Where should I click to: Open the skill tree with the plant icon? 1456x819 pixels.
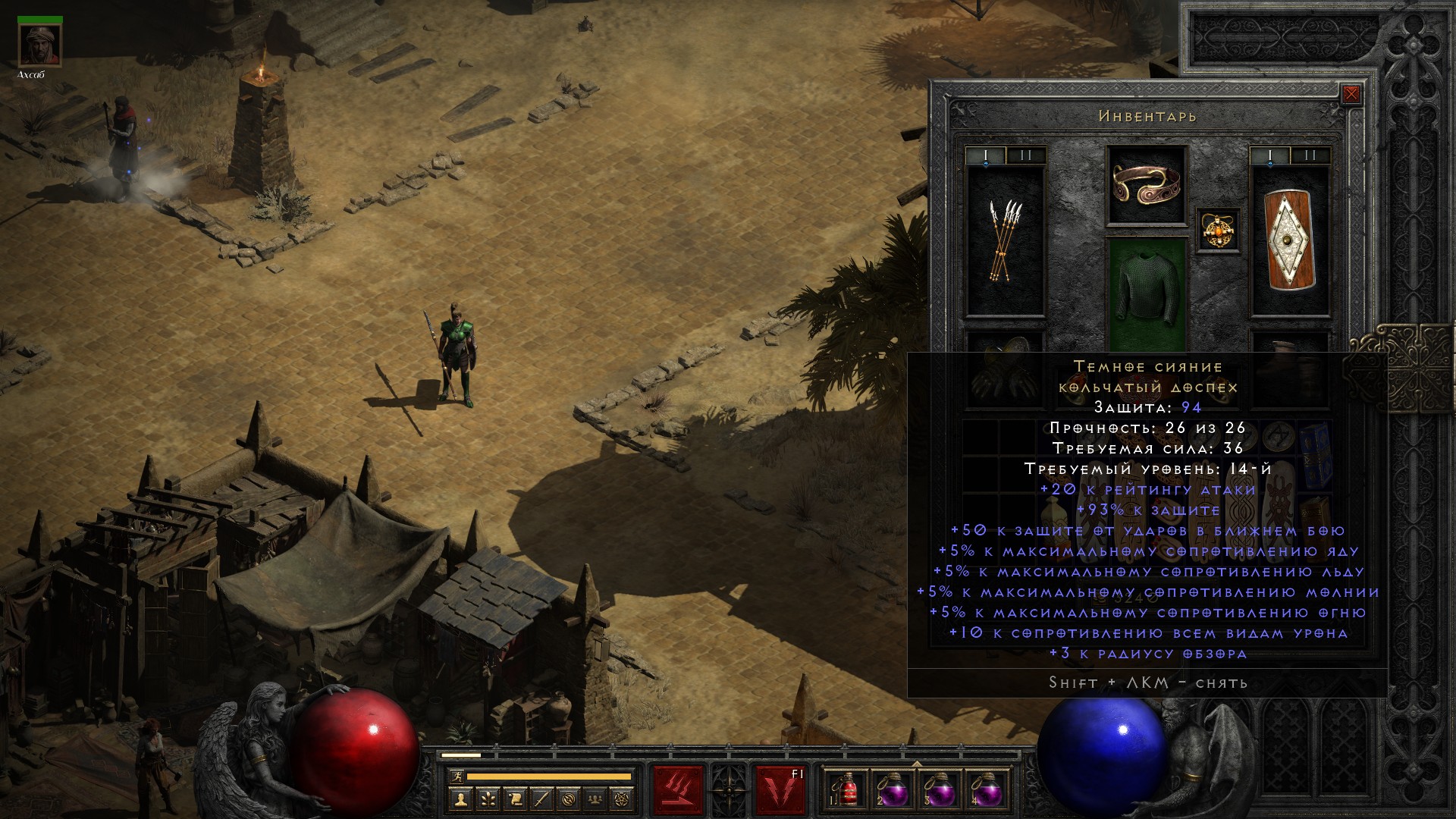coord(488,799)
